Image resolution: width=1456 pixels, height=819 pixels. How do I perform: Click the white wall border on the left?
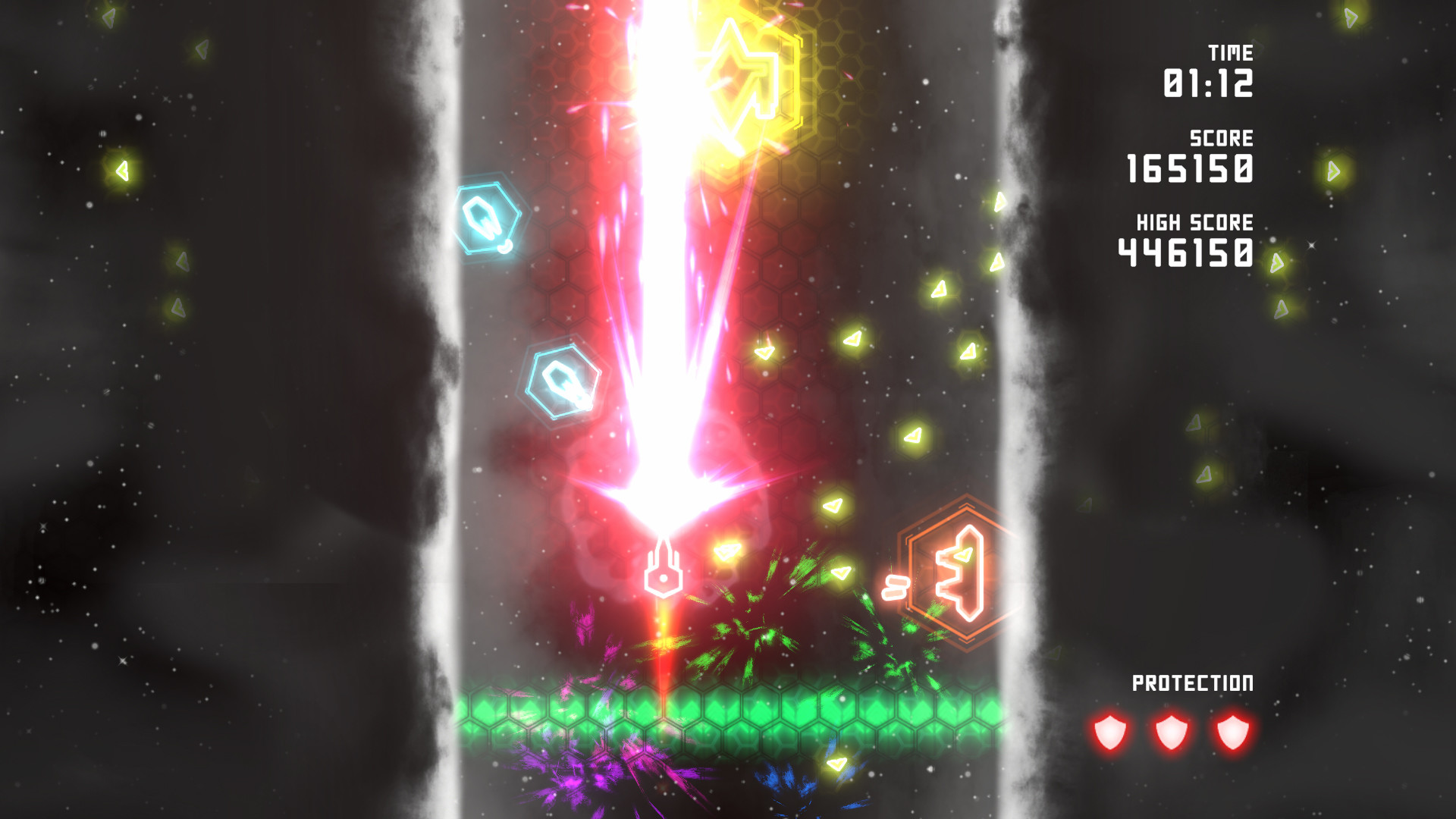point(447,379)
